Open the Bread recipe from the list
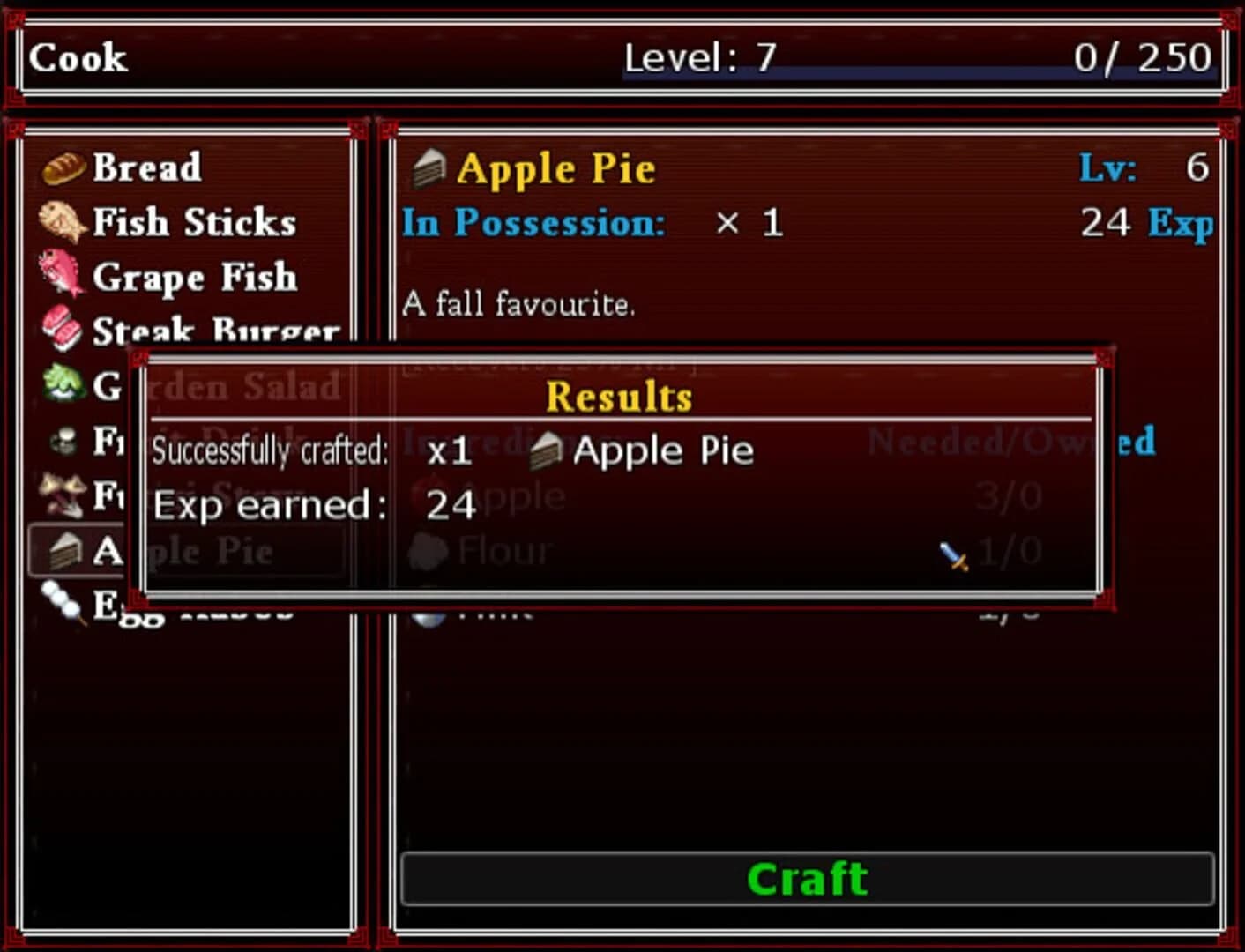1245x952 pixels. tap(145, 167)
